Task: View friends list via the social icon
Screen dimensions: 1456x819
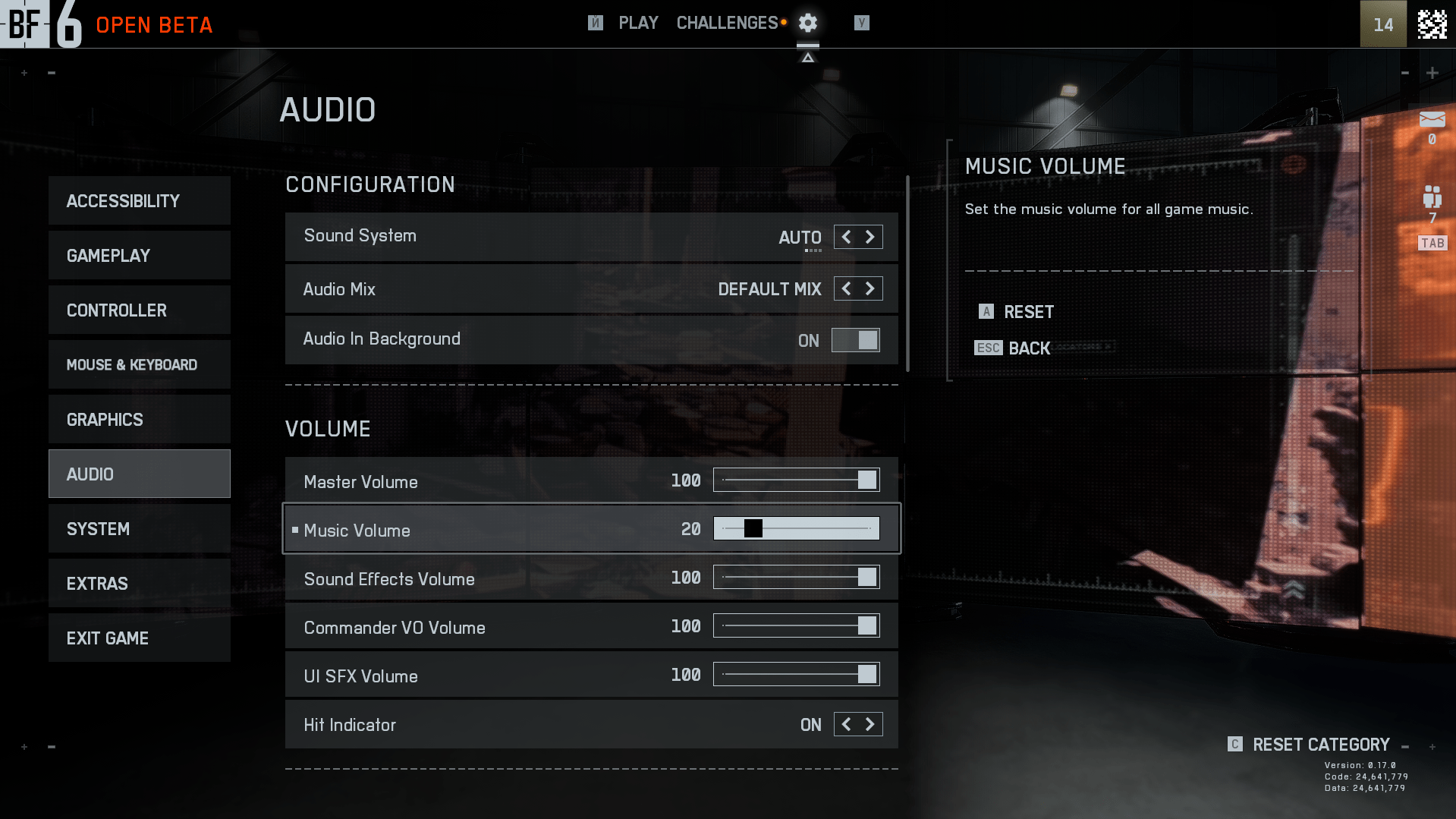Action: click(x=1431, y=196)
